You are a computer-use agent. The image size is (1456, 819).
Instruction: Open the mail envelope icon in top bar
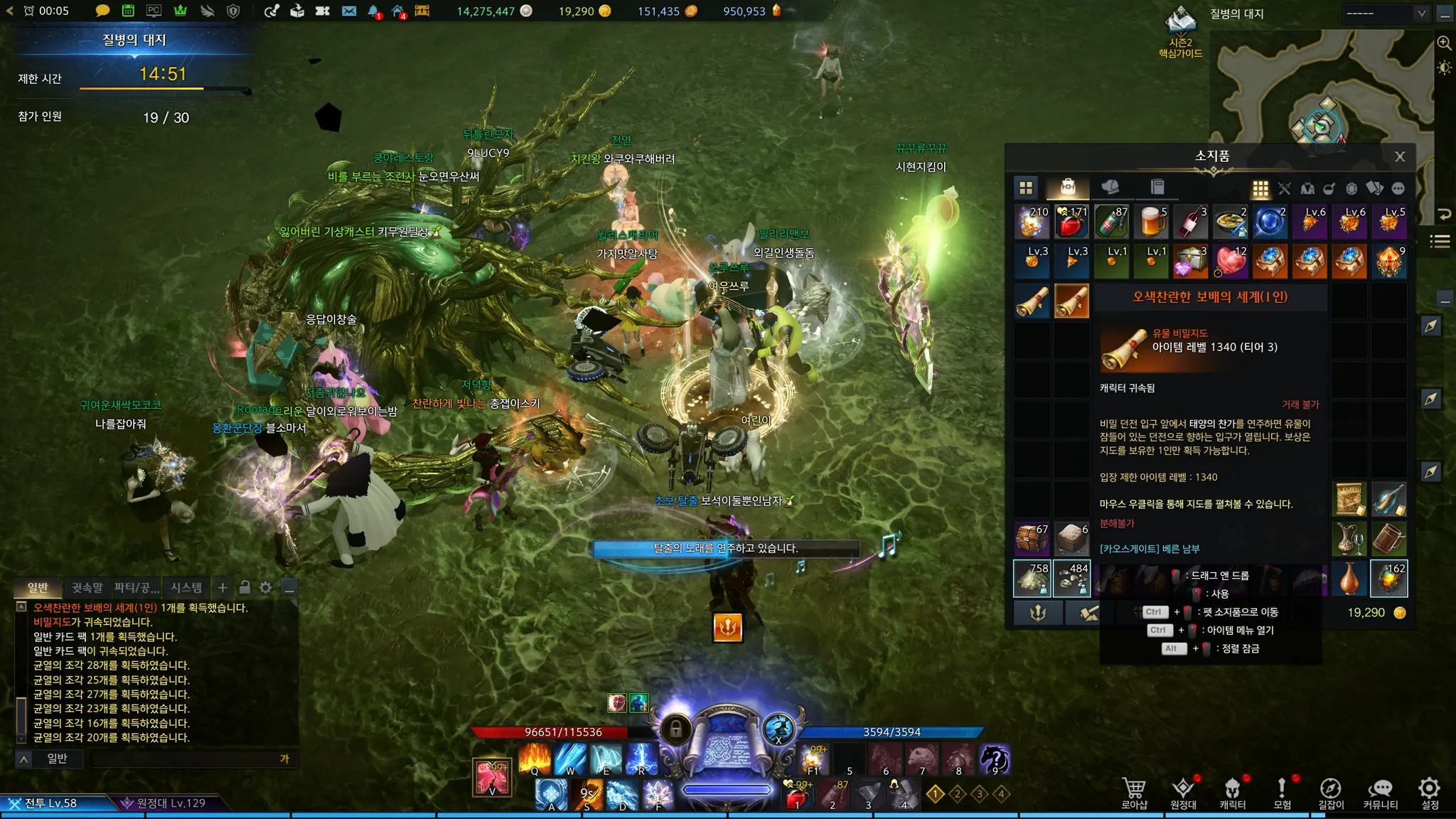point(349,11)
